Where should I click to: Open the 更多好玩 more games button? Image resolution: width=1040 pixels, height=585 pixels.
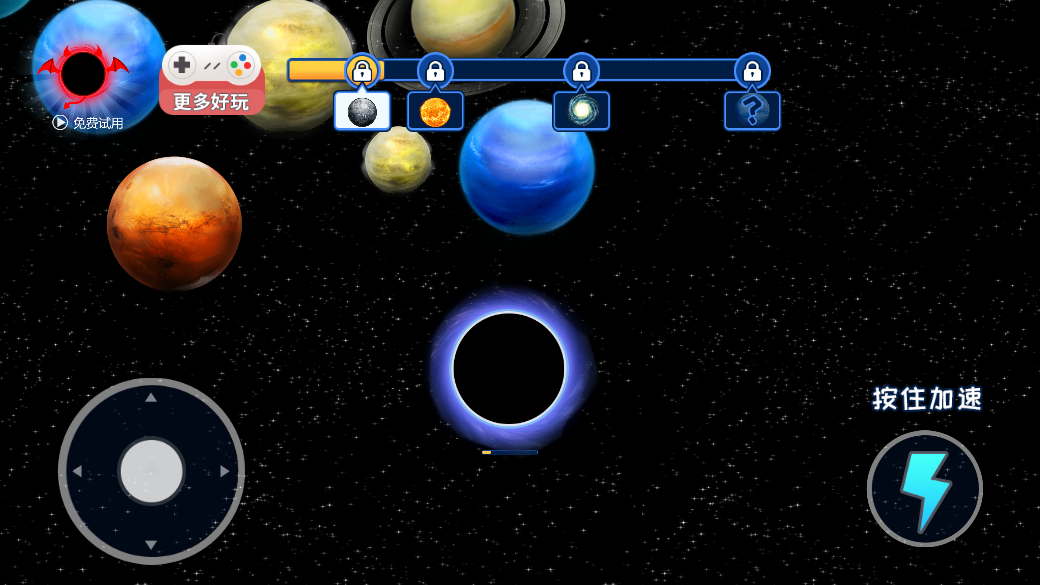(211, 80)
